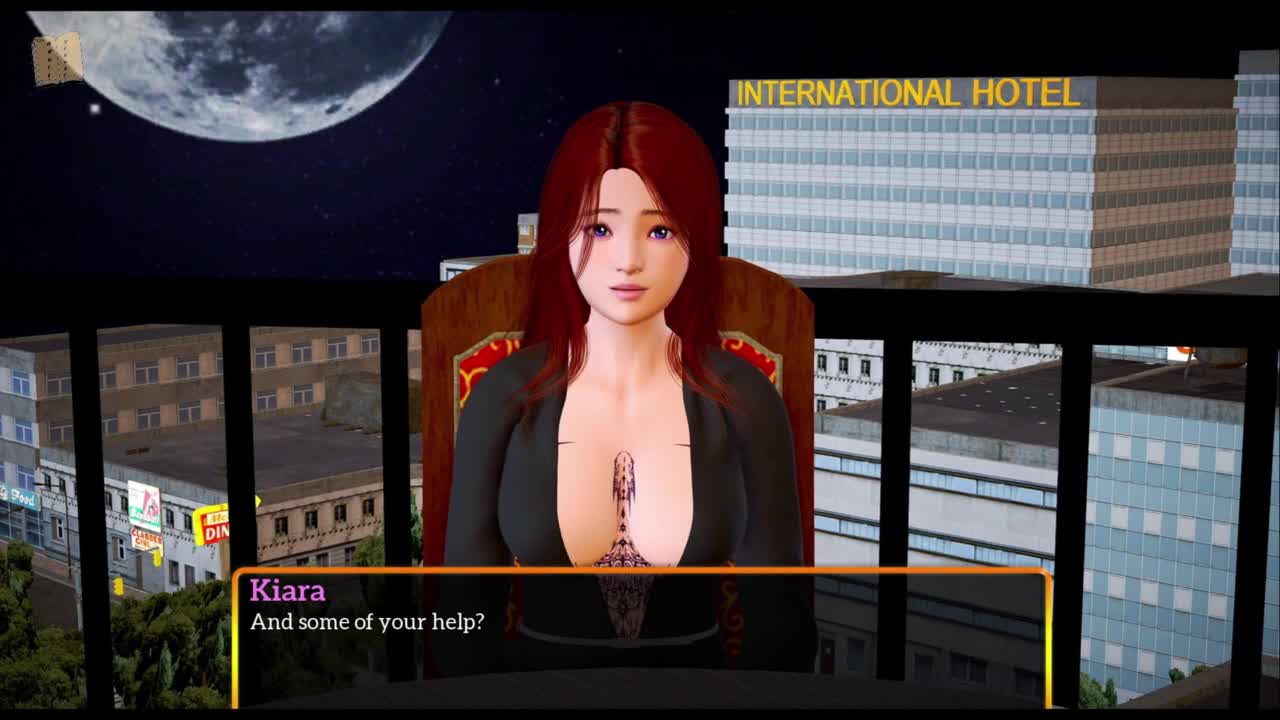Open the journal book icon
The width and height of the screenshot is (1280, 720).
pyautogui.click(x=57, y=59)
